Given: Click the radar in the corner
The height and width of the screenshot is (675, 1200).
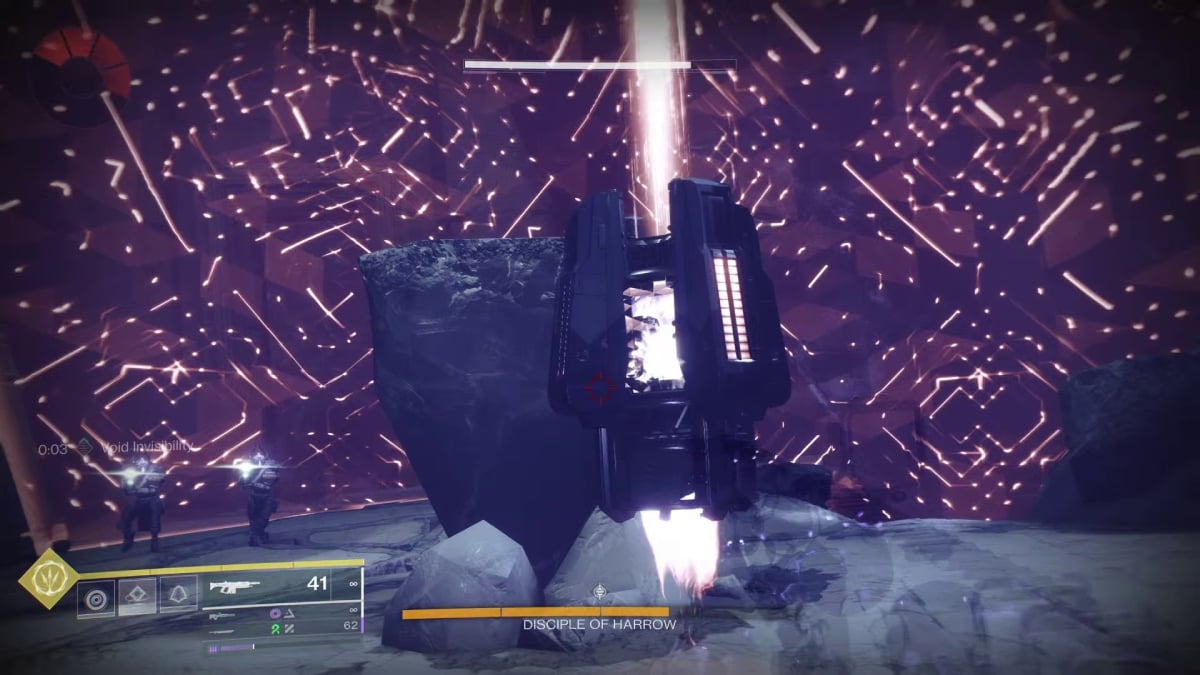Looking at the screenshot, I should coord(80,75).
